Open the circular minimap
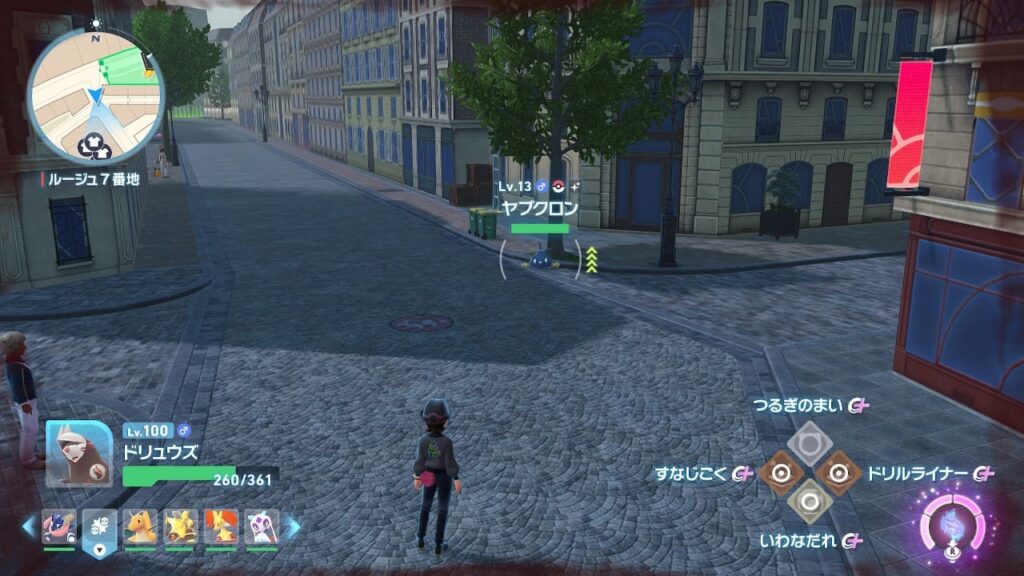The image size is (1024, 576). pyautogui.click(x=95, y=95)
